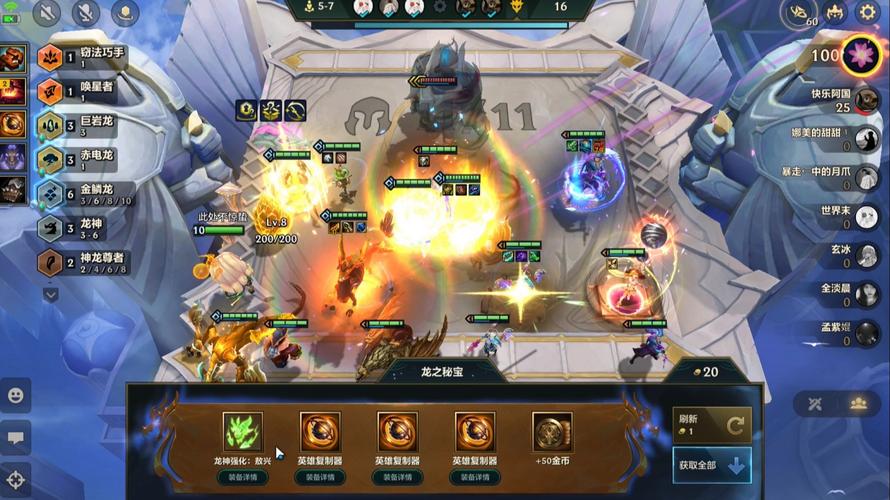Viewport: 890px width, 500px height.
Task: Open the emote smiley button
Action: [x=16, y=394]
